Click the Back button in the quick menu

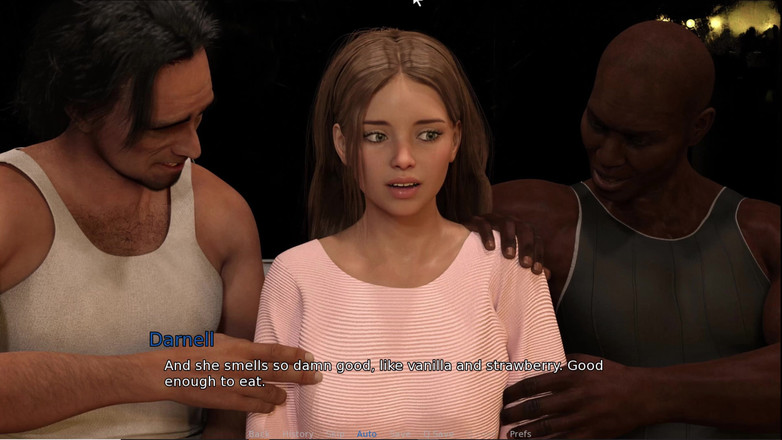pyautogui.click(x=259, y=434)
